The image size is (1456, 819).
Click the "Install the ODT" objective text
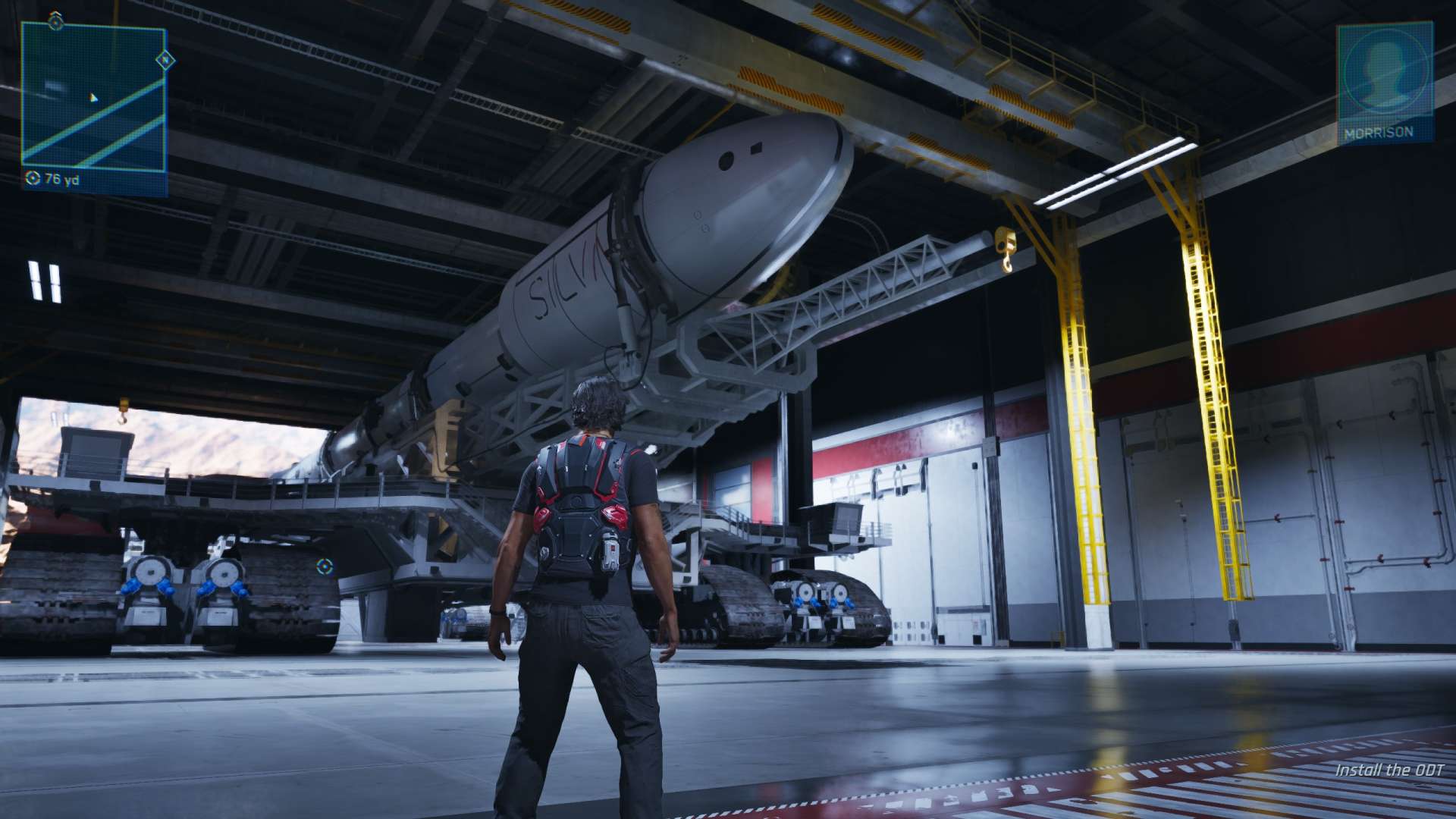(1389, 770)
